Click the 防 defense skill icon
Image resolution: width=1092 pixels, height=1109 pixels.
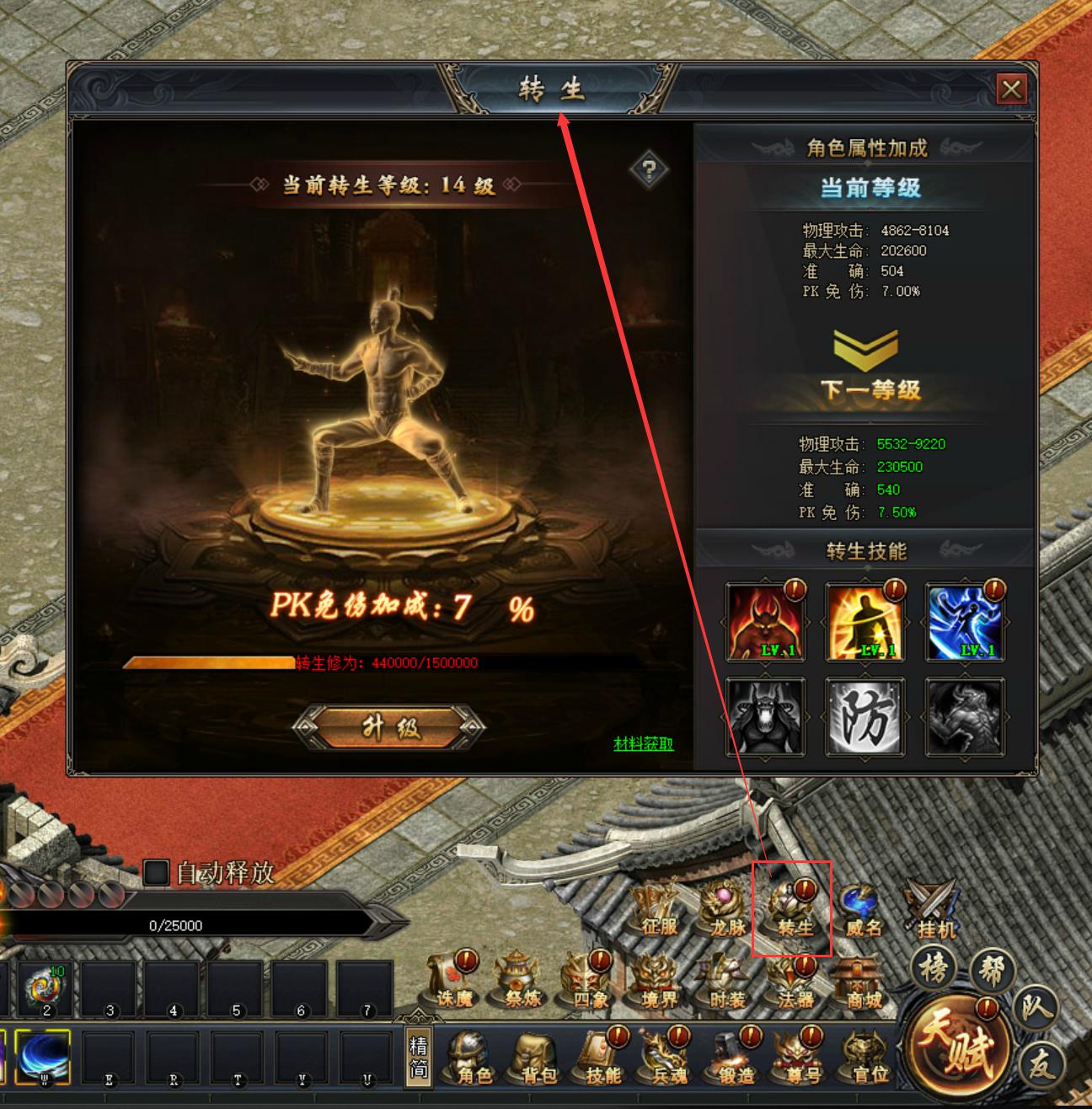pyautogui.click(x=865, y=718)
